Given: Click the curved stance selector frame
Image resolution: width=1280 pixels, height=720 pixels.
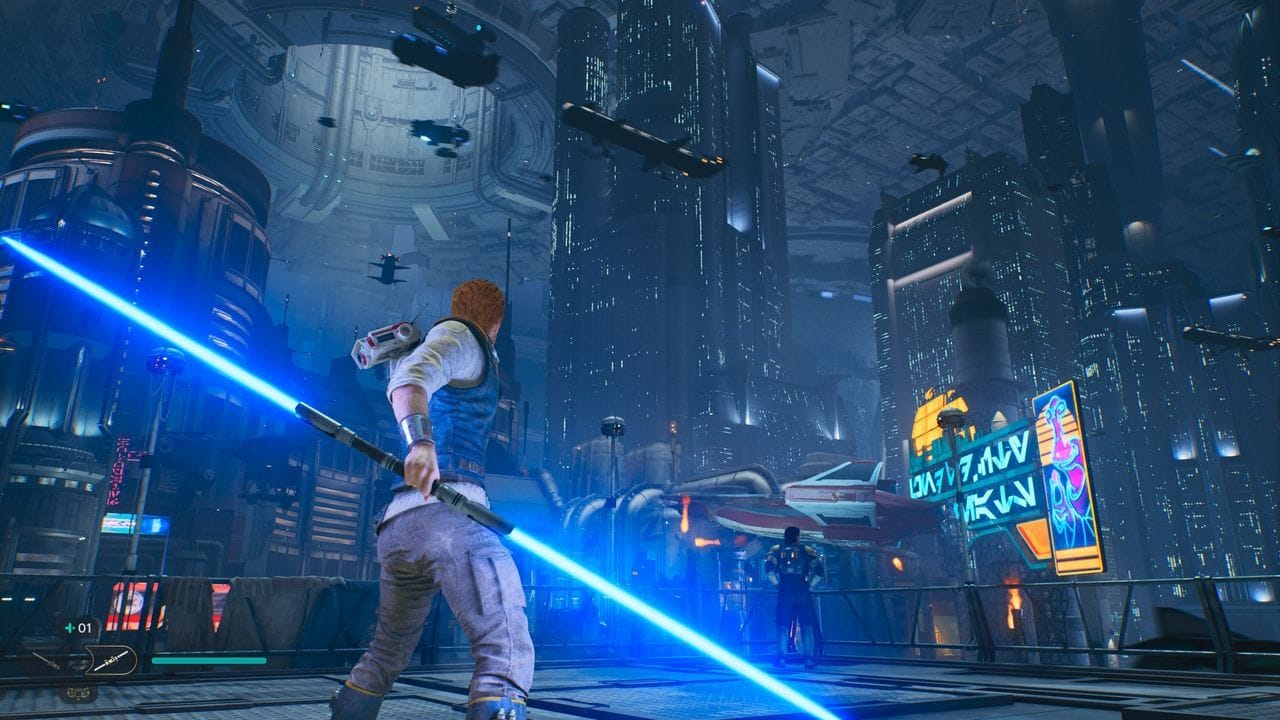Looking at the screenshot, I should pos(133,660).
